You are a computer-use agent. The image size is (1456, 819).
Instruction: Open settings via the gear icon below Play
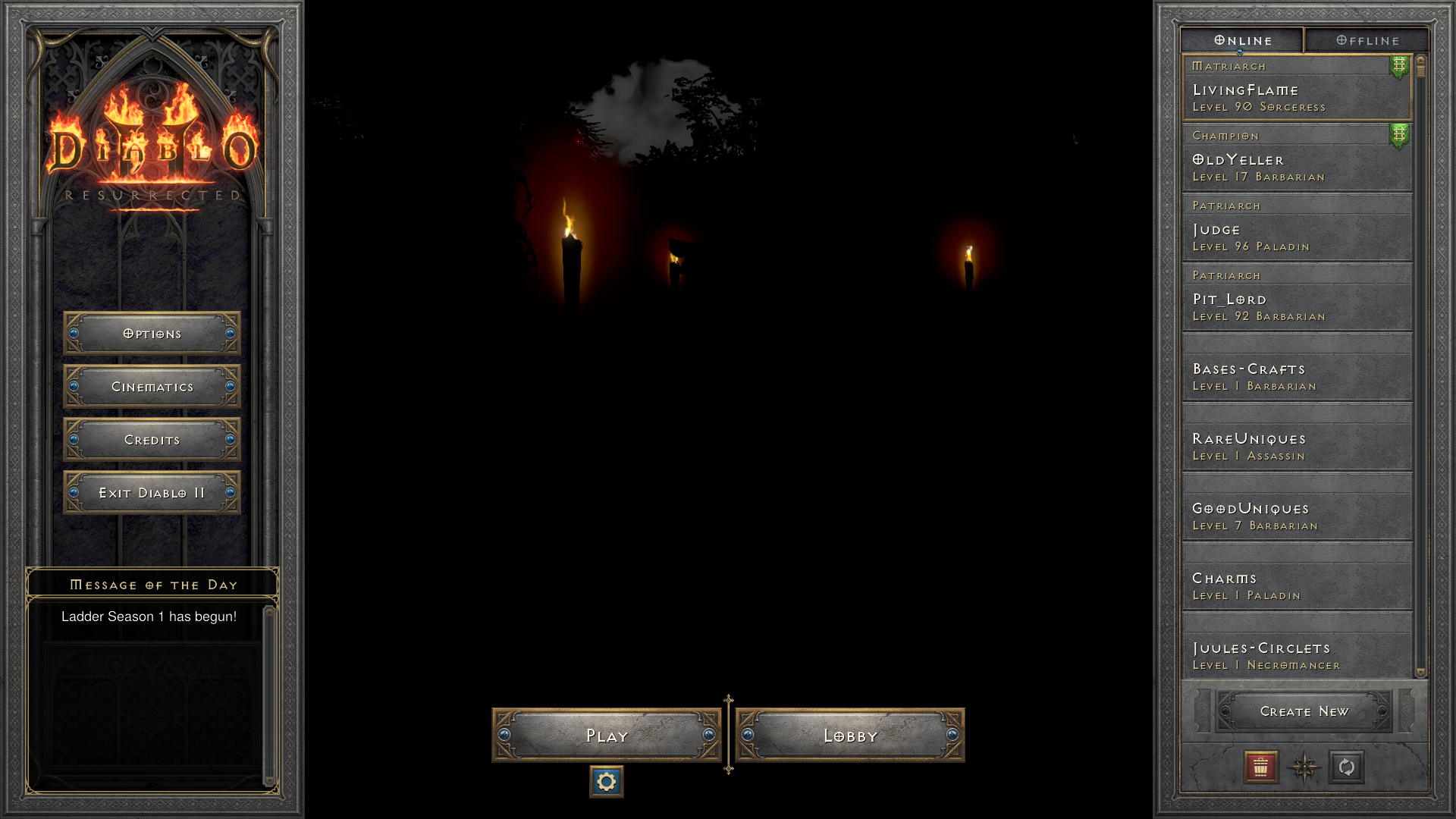click(606, 781)
